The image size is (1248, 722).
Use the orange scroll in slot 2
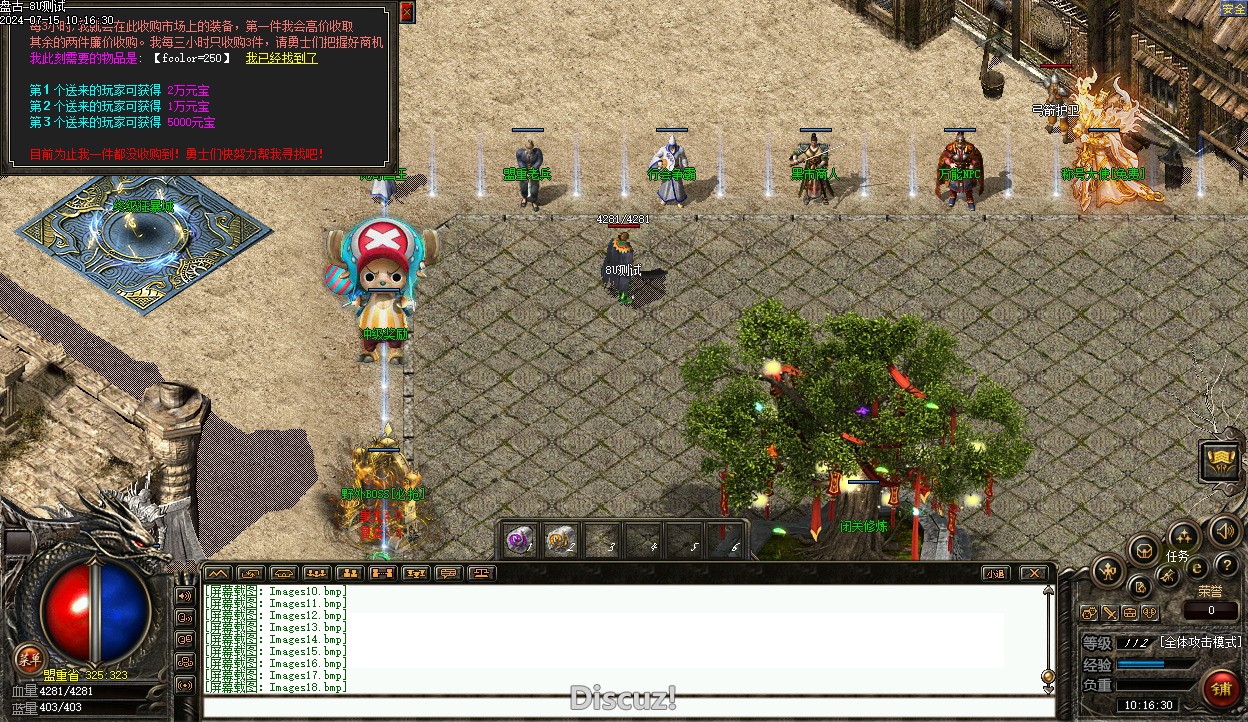coord(560,540)
